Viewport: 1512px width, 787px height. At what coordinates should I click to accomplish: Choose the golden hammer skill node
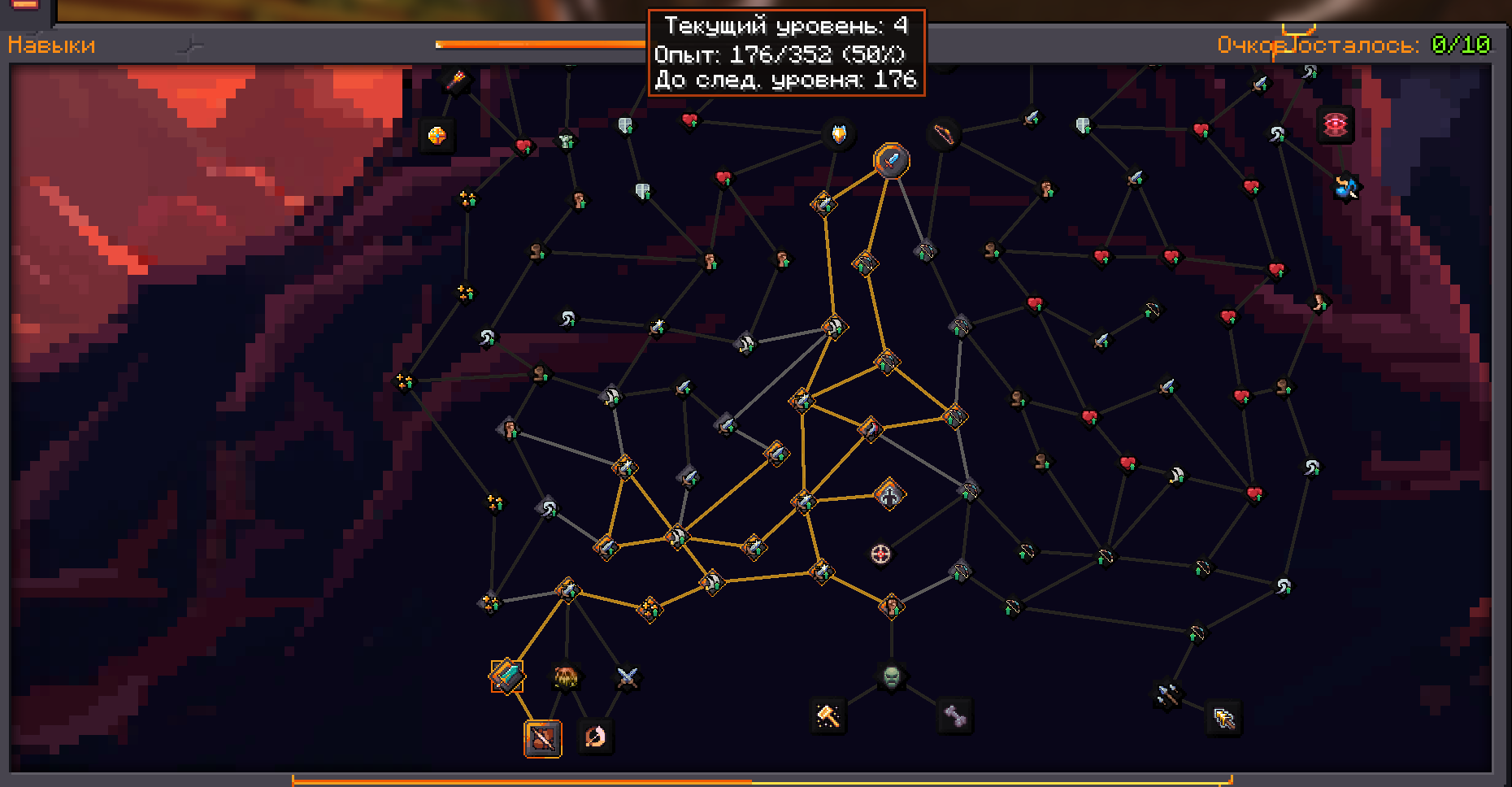(828, 715)
